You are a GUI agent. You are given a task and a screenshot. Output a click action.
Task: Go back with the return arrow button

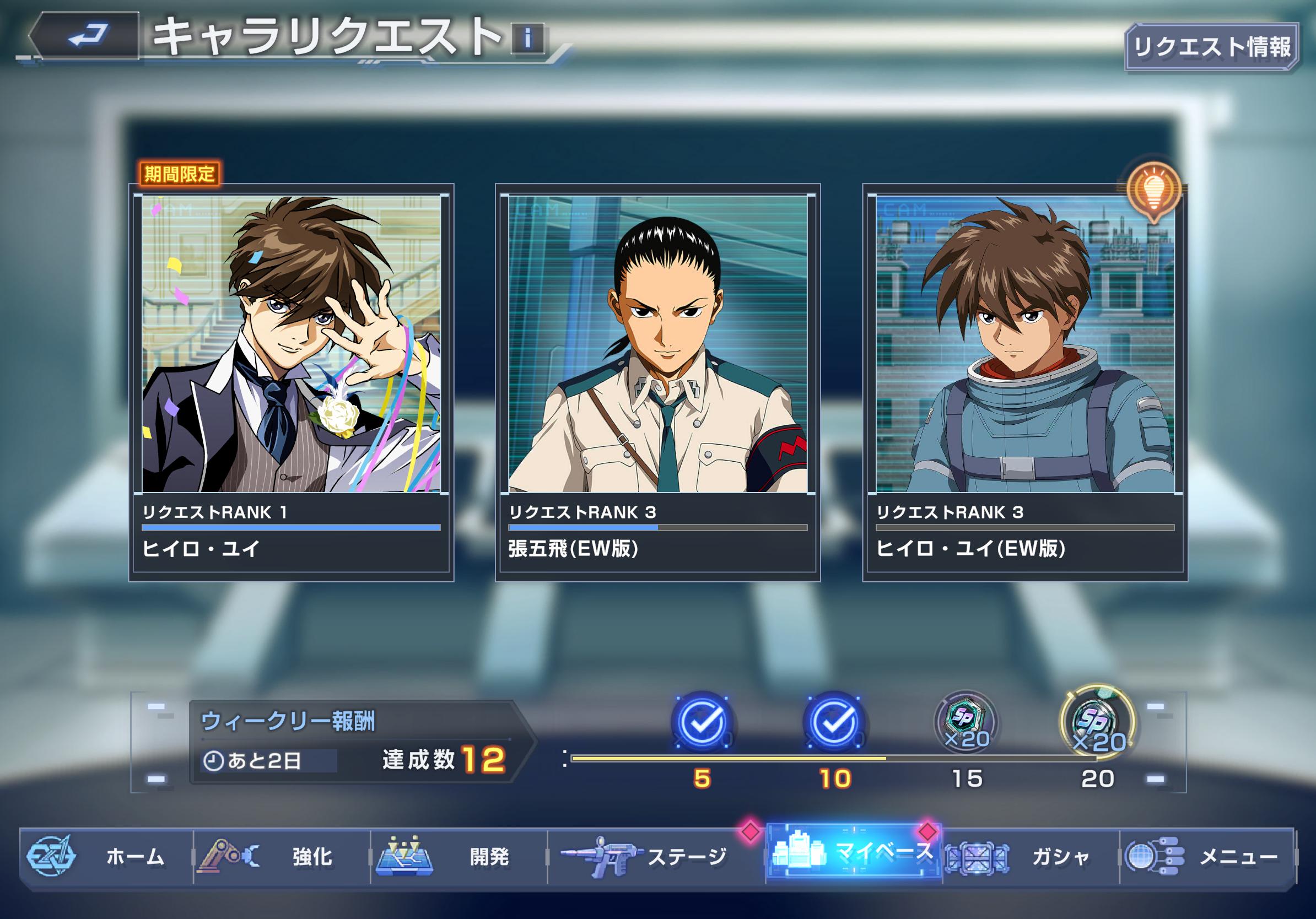click(x=86, y=35)
